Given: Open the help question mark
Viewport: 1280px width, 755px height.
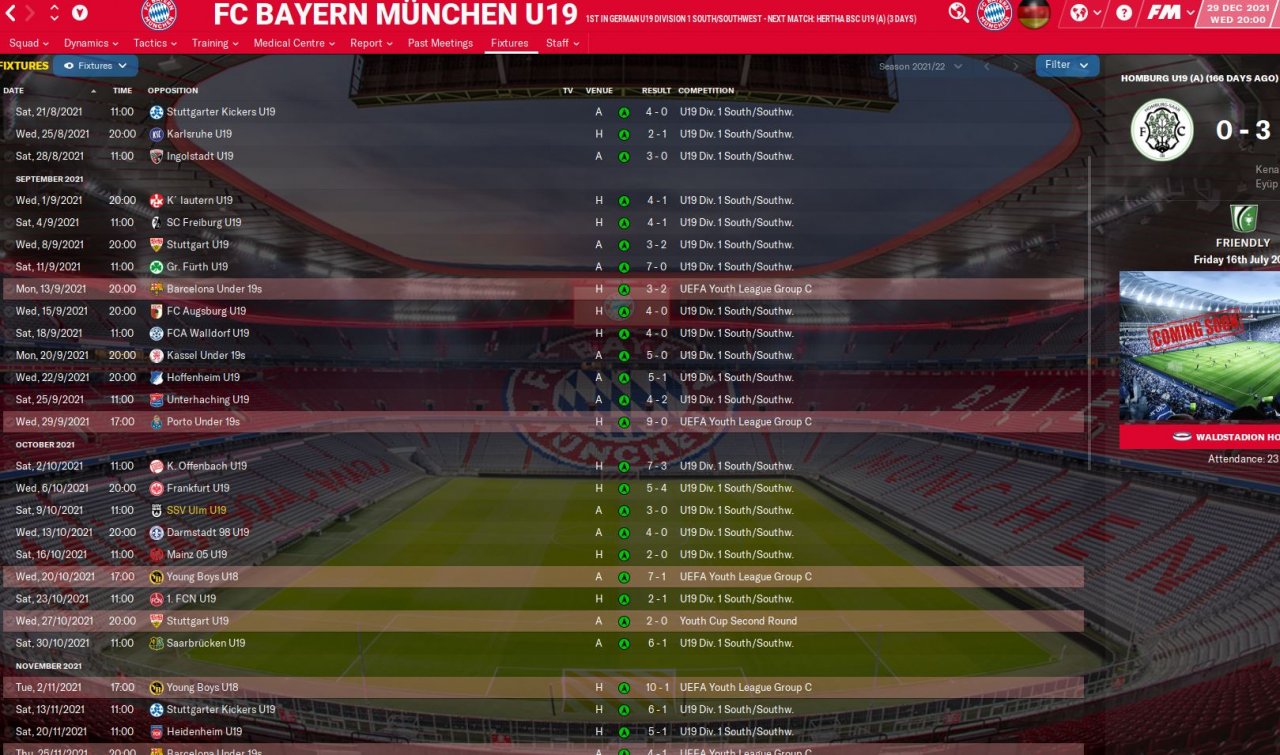Looking at the screenshot, I should 1124,13.
